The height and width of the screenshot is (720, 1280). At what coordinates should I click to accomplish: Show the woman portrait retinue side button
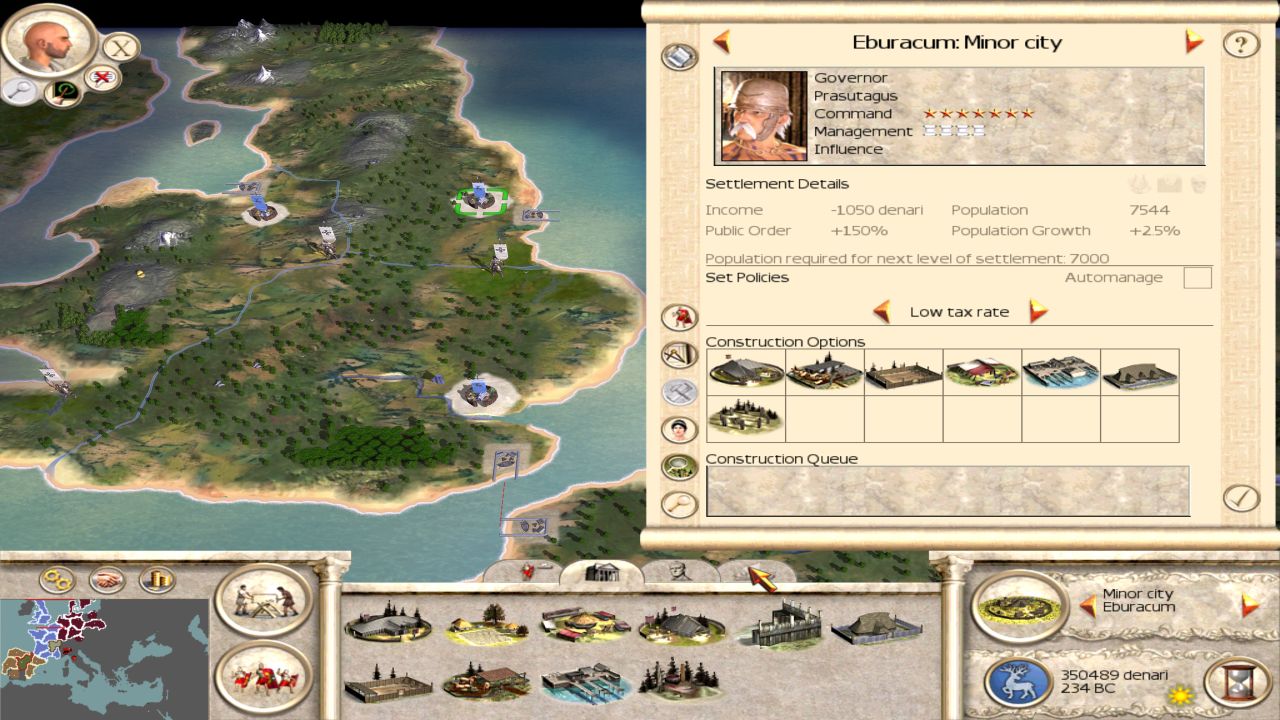coord(680,429)
